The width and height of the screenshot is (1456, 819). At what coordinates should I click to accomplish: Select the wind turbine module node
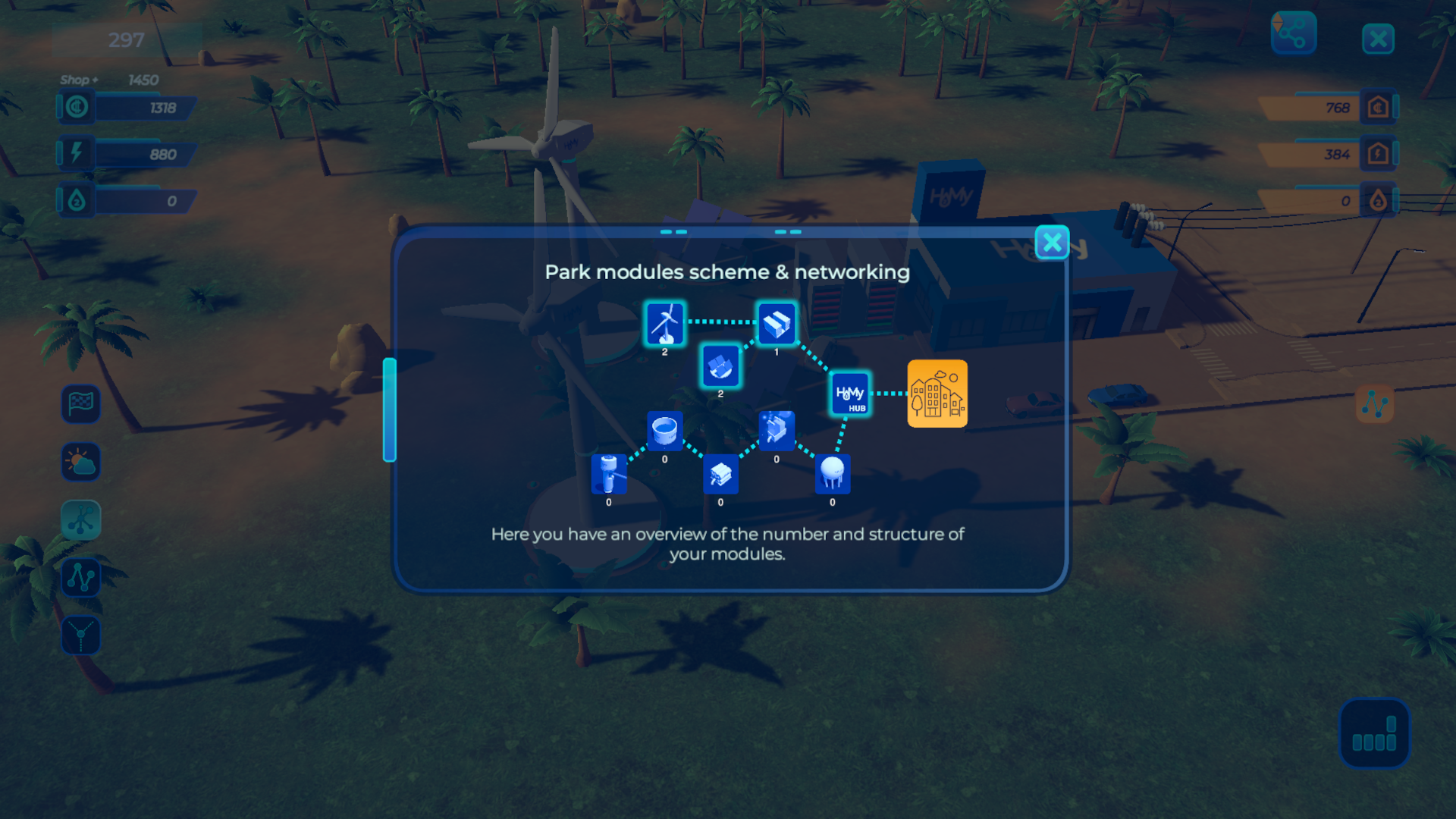click(x=665, y=324)
